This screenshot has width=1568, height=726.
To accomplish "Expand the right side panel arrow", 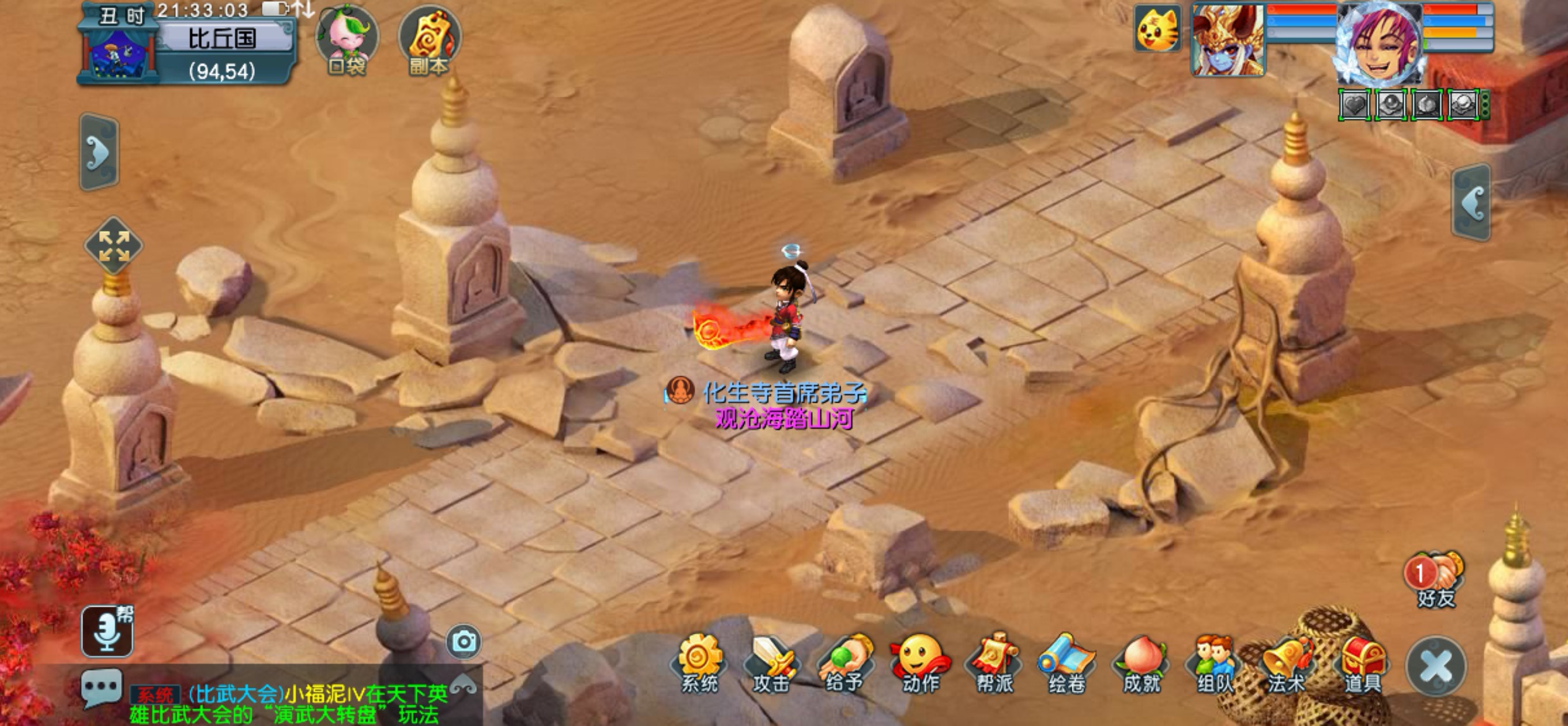I will tap(1471, 202).
